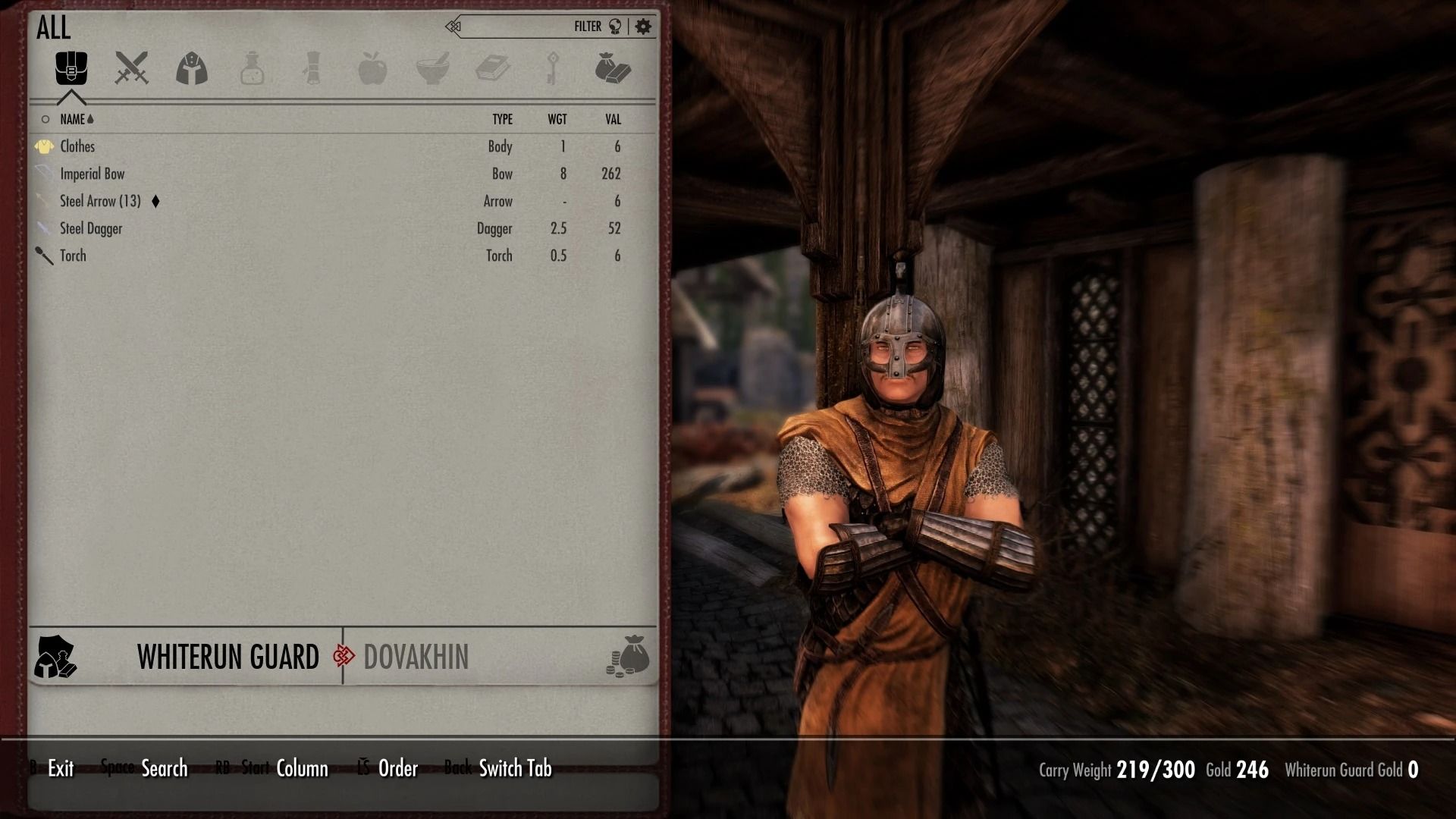Show the gold and misc items tab
This screenshot has height=819, width=1456.
612,68
